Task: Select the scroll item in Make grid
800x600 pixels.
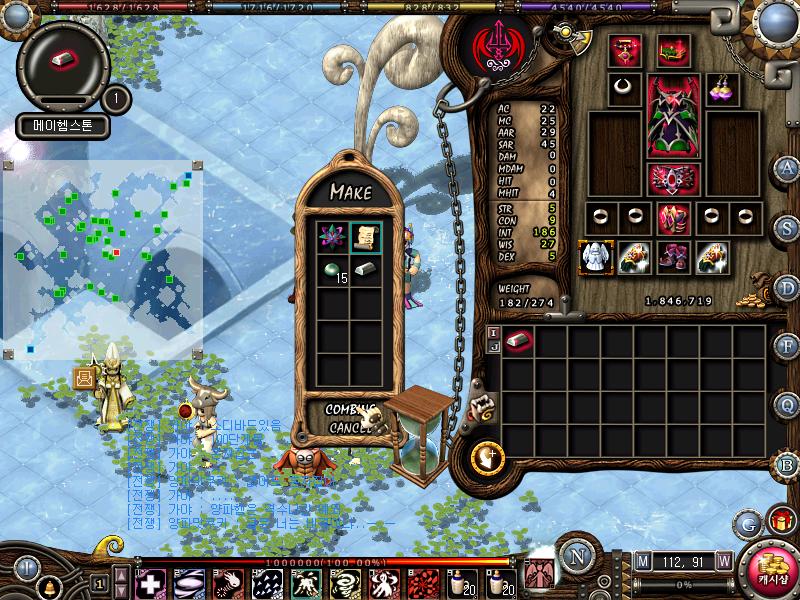Action: [365, 236]
